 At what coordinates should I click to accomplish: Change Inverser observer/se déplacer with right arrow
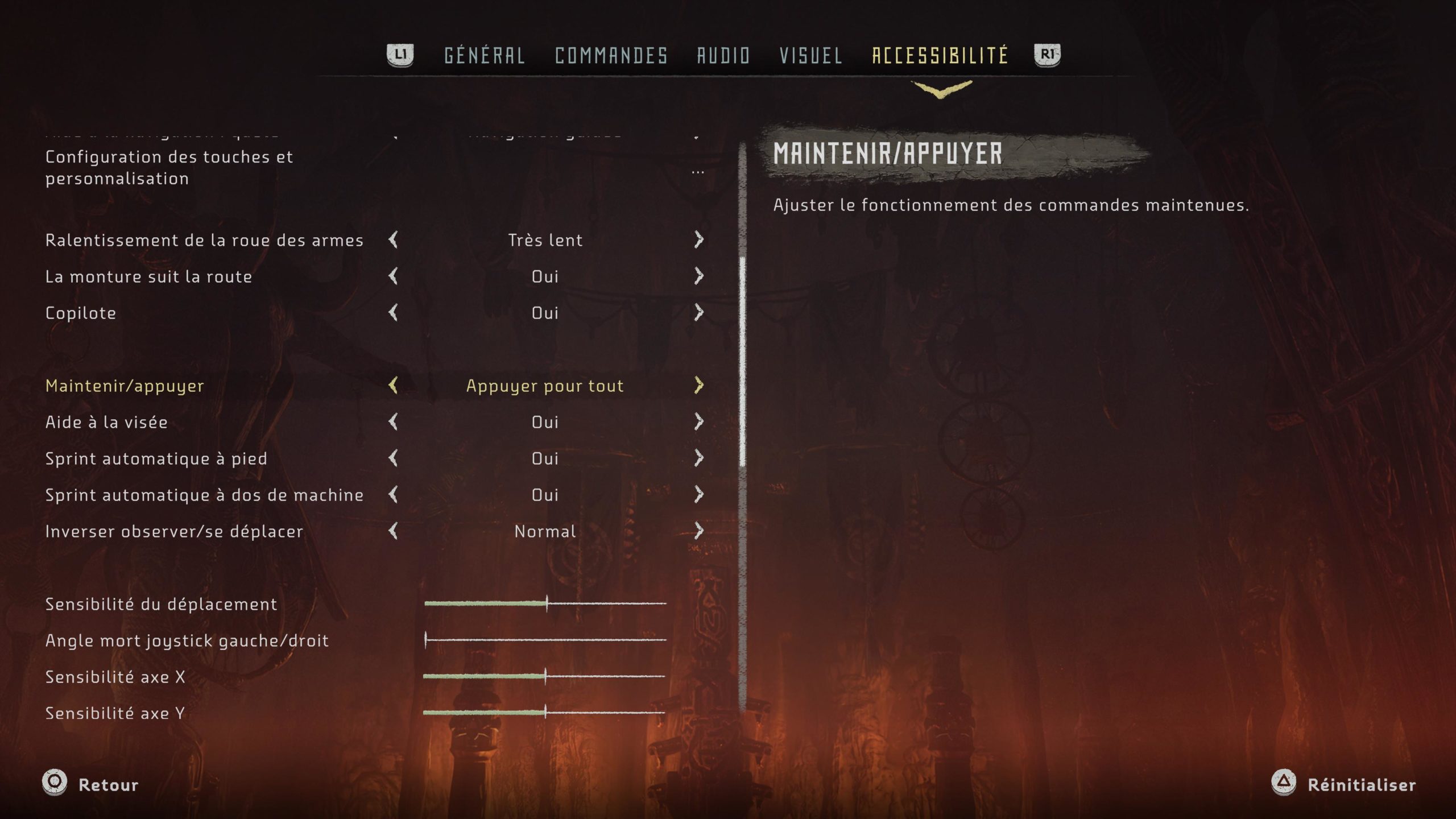pos(699,531)
